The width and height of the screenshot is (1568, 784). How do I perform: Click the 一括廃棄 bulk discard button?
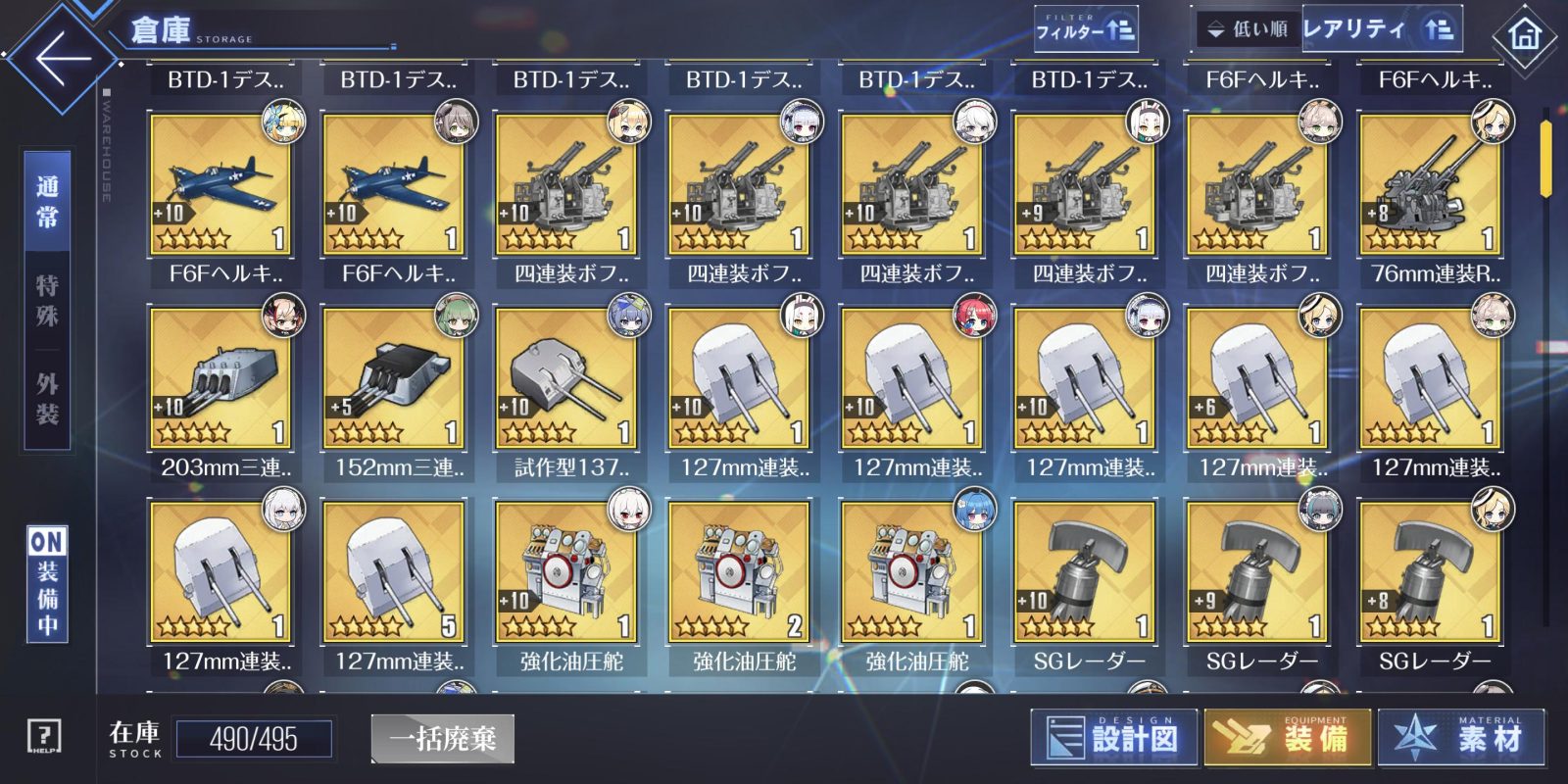[443, 738]
